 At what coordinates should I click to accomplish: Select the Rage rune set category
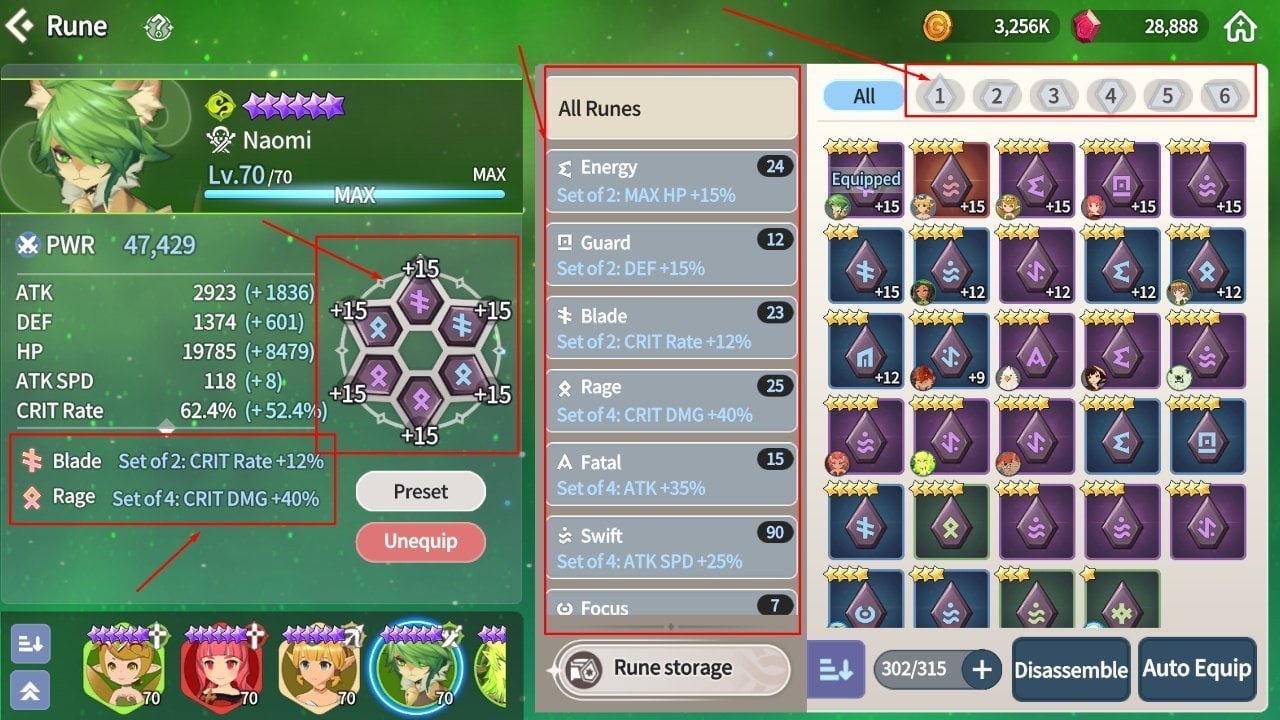[x=671, y=400]
